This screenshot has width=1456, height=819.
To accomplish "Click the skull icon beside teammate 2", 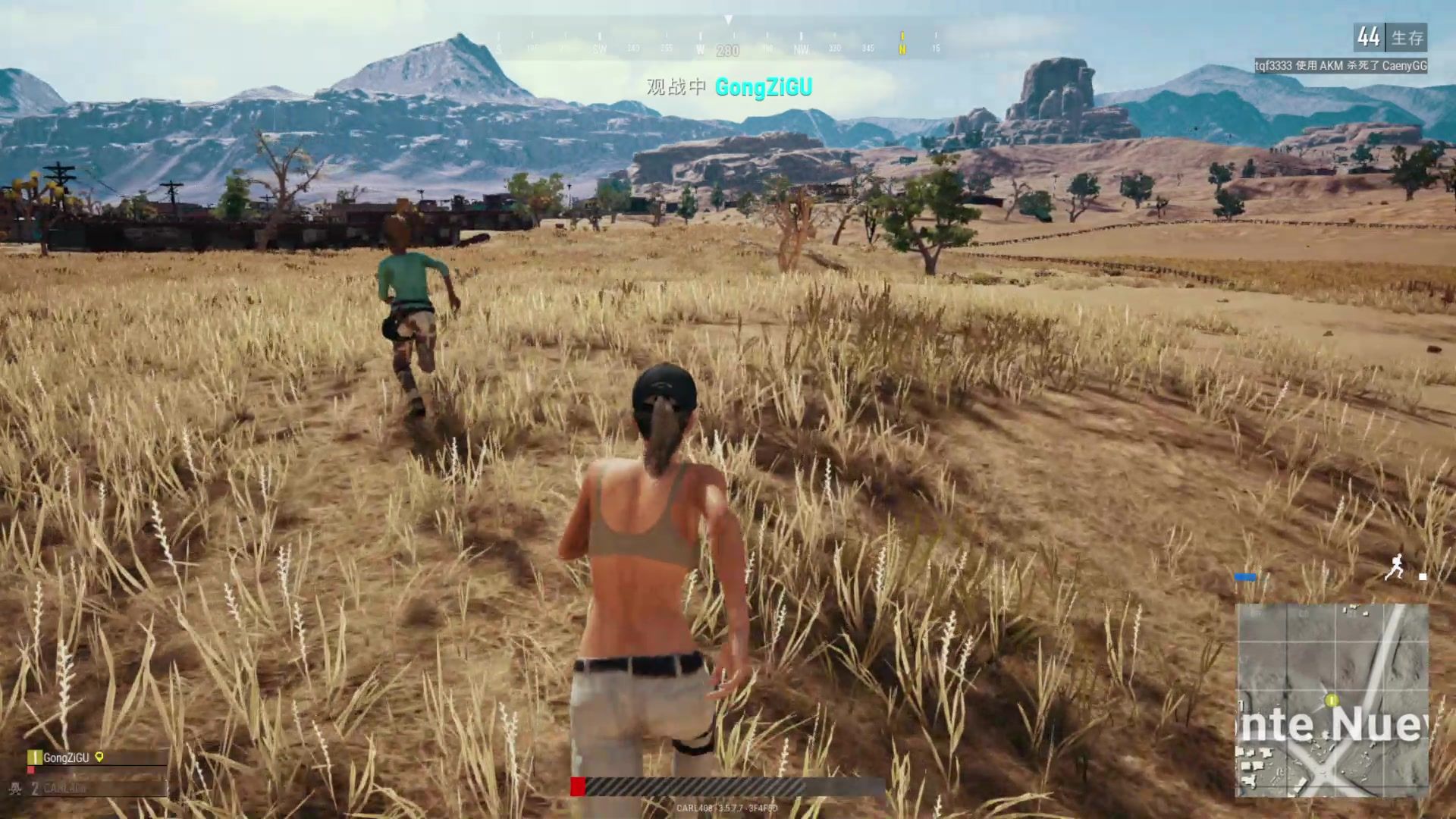I will (x=14, y=789).
